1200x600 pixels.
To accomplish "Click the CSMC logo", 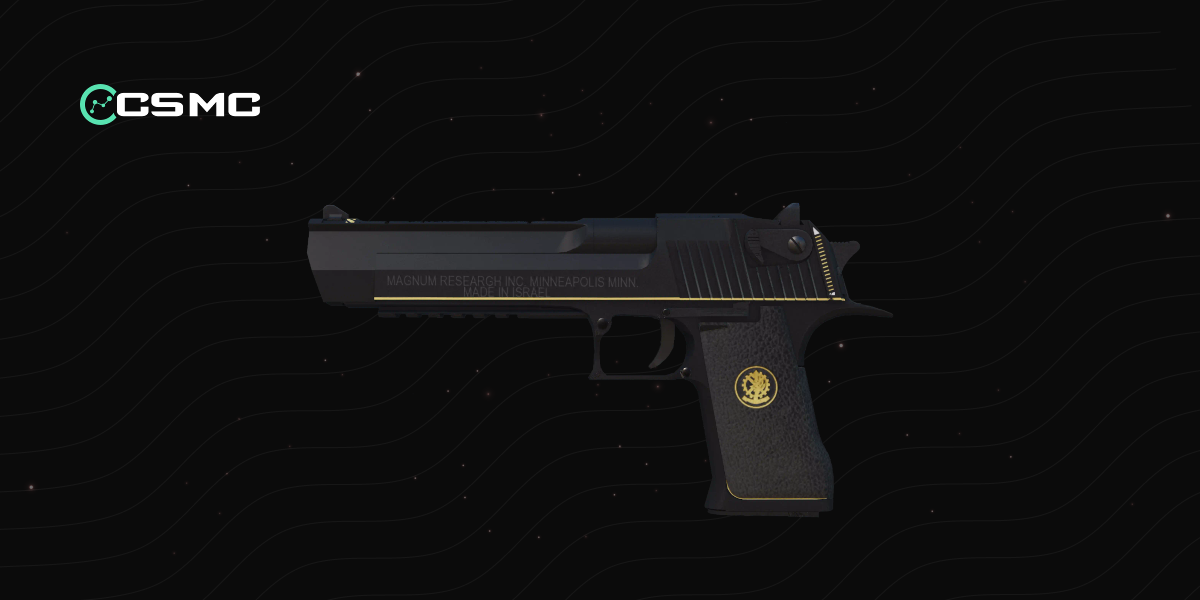I will pos(170,103).
